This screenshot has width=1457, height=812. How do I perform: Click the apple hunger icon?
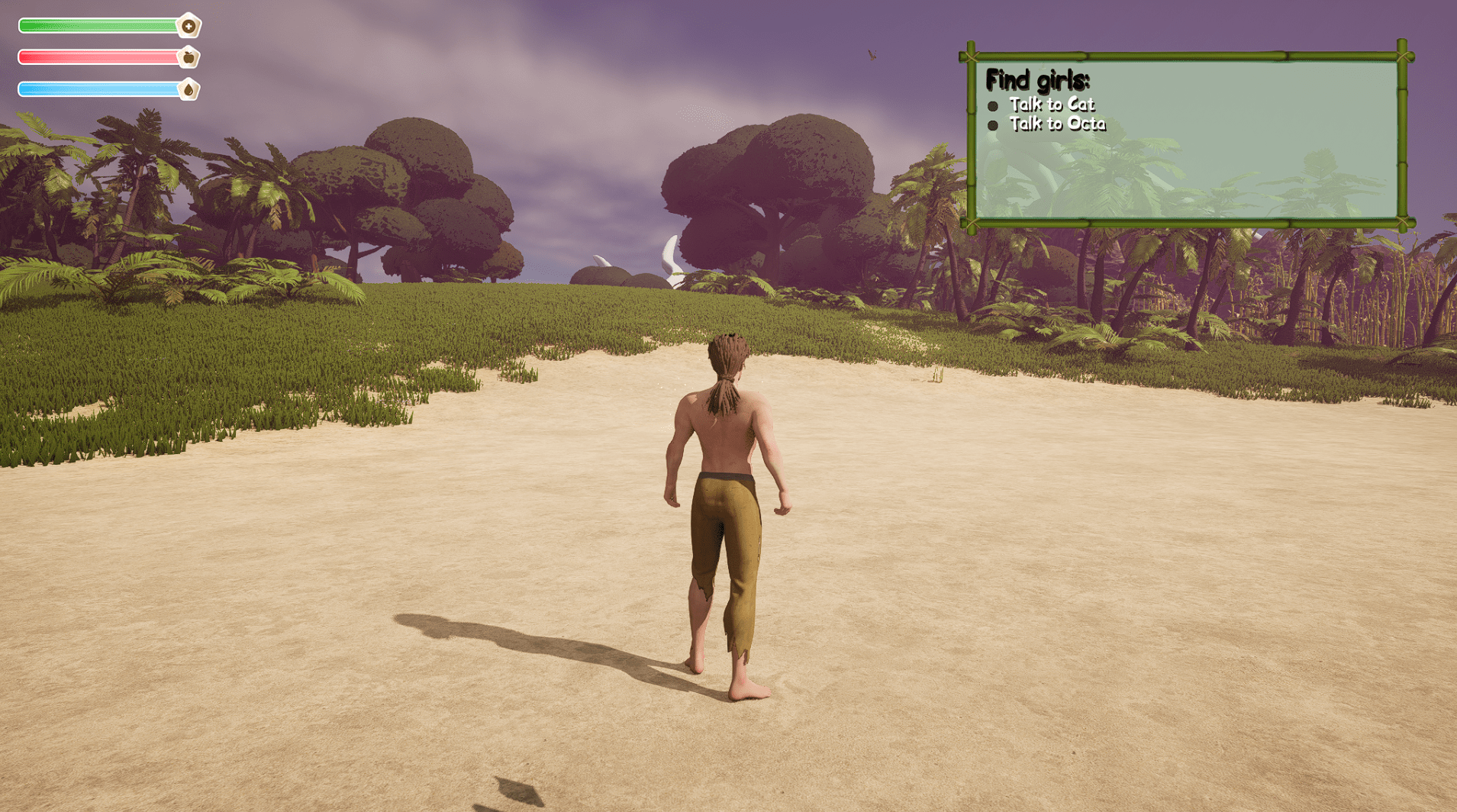(x=189, y=58)
